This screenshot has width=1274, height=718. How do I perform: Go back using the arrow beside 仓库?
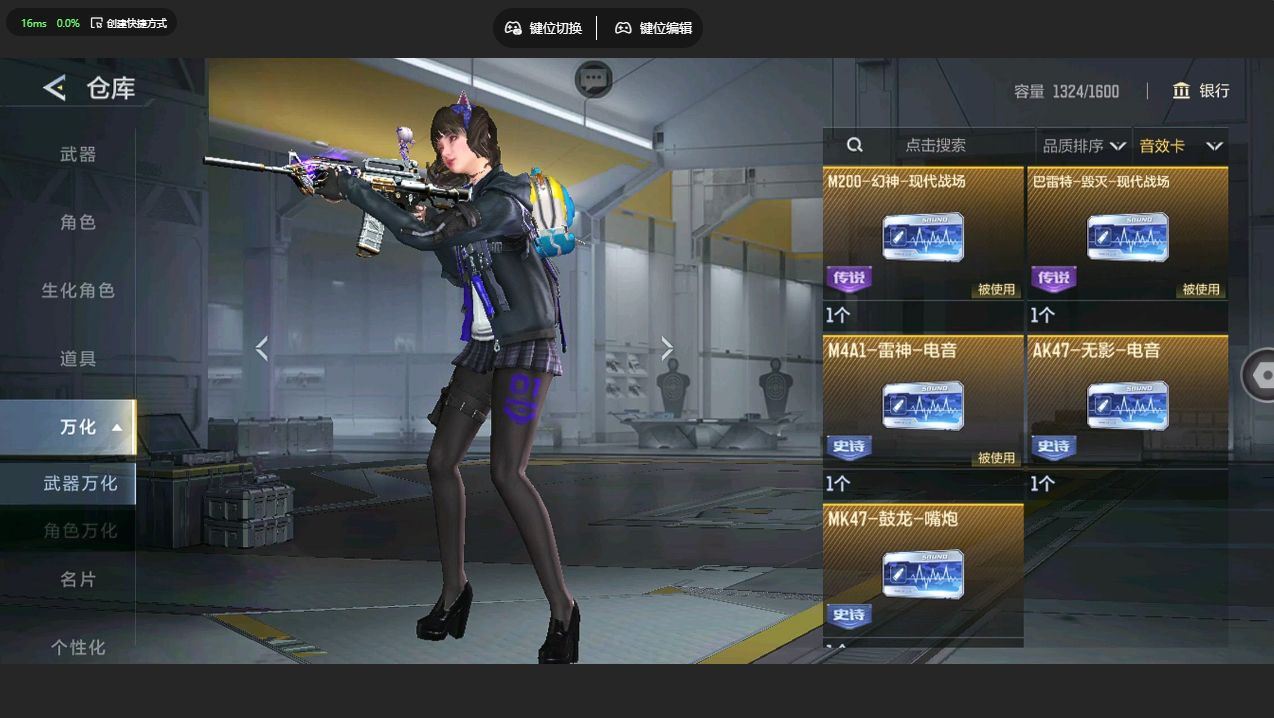(54, 88)
